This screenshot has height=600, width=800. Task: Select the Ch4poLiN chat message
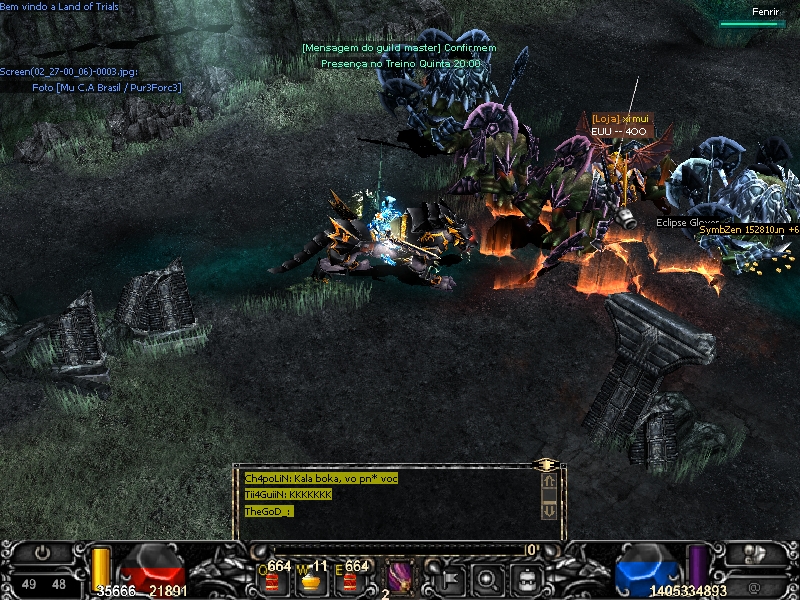coord(321,478)
